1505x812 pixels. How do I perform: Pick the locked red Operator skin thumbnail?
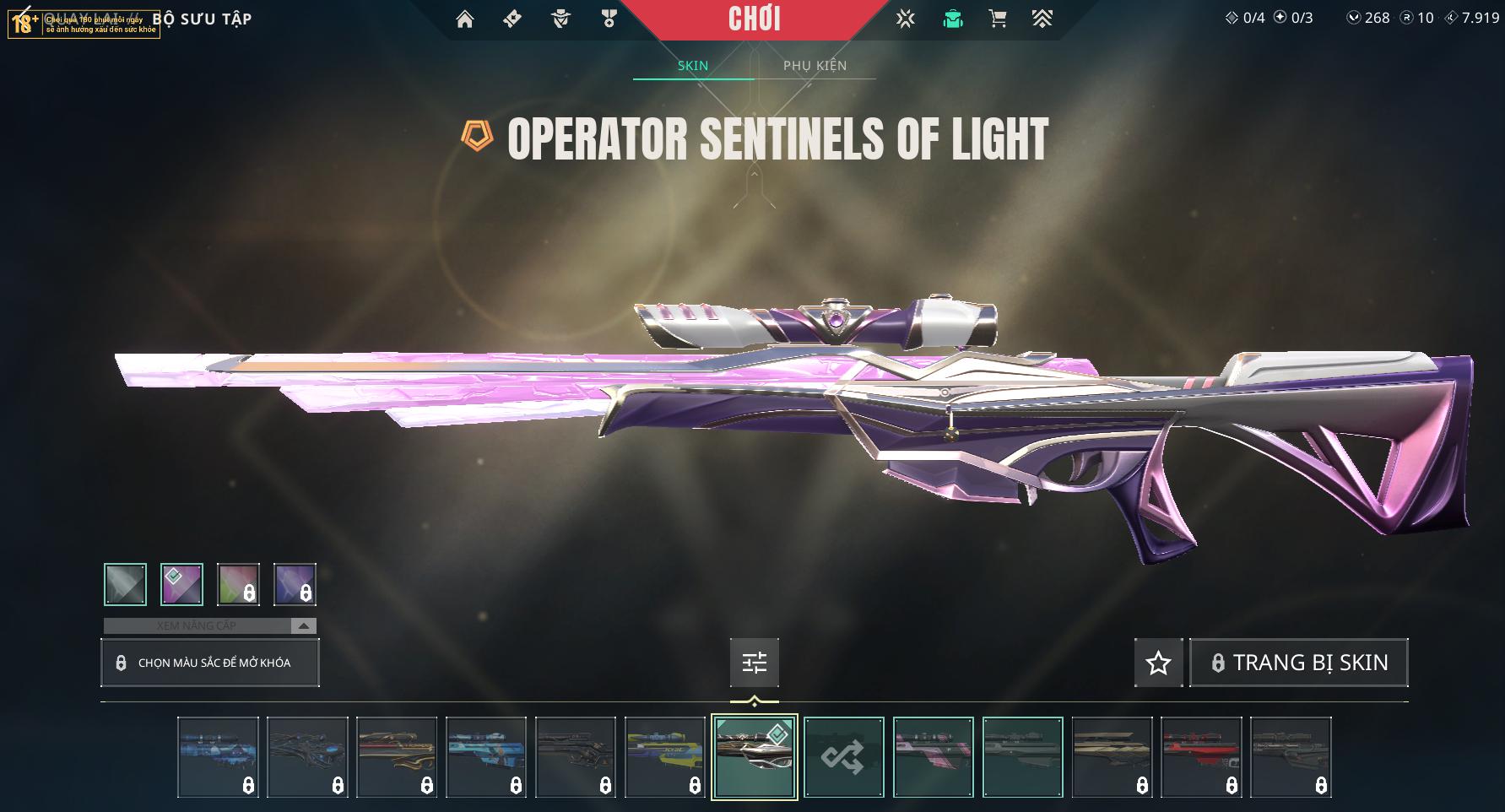tap(1201, 757)
